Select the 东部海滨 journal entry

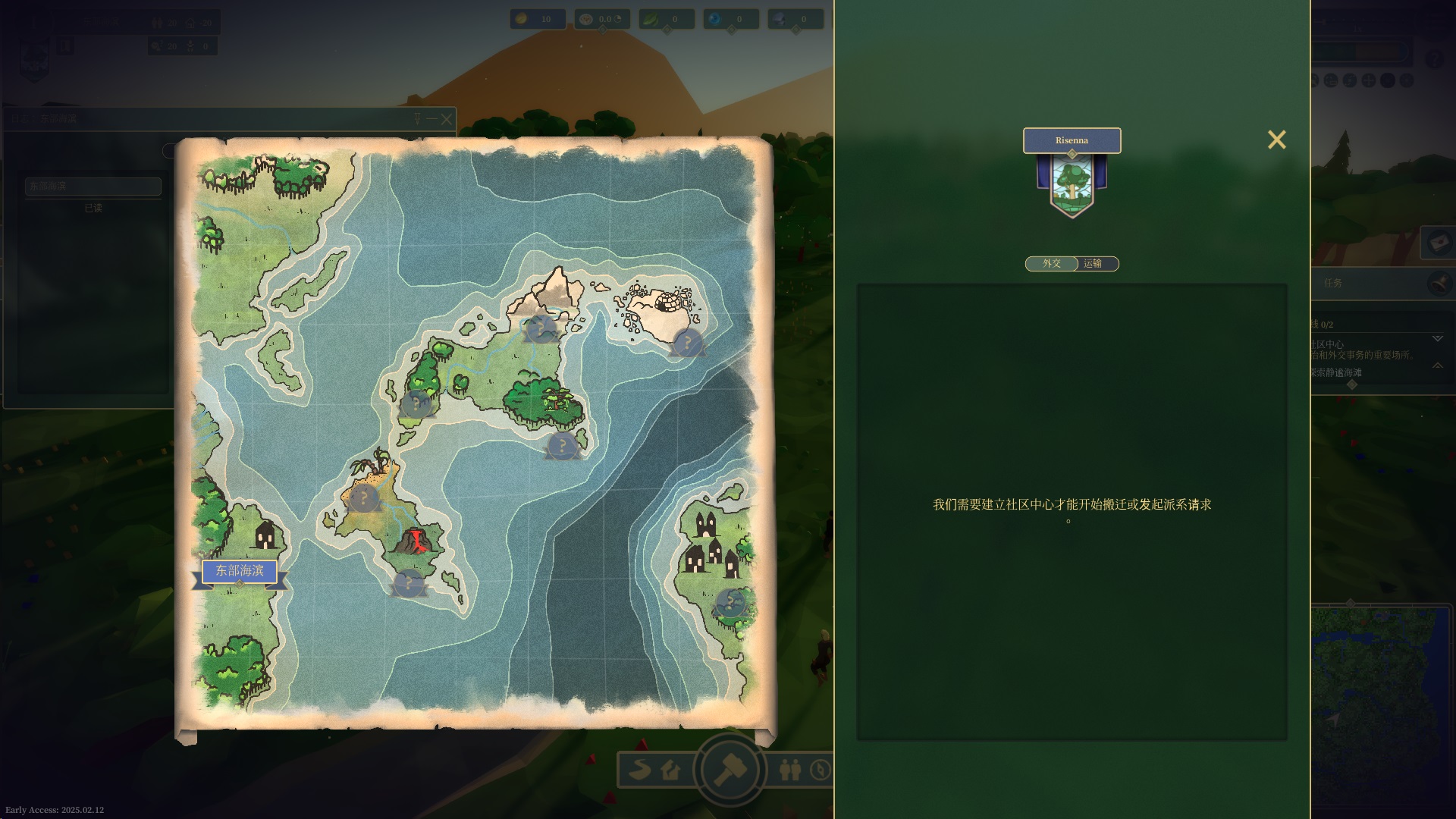click(x=93, y=187)
